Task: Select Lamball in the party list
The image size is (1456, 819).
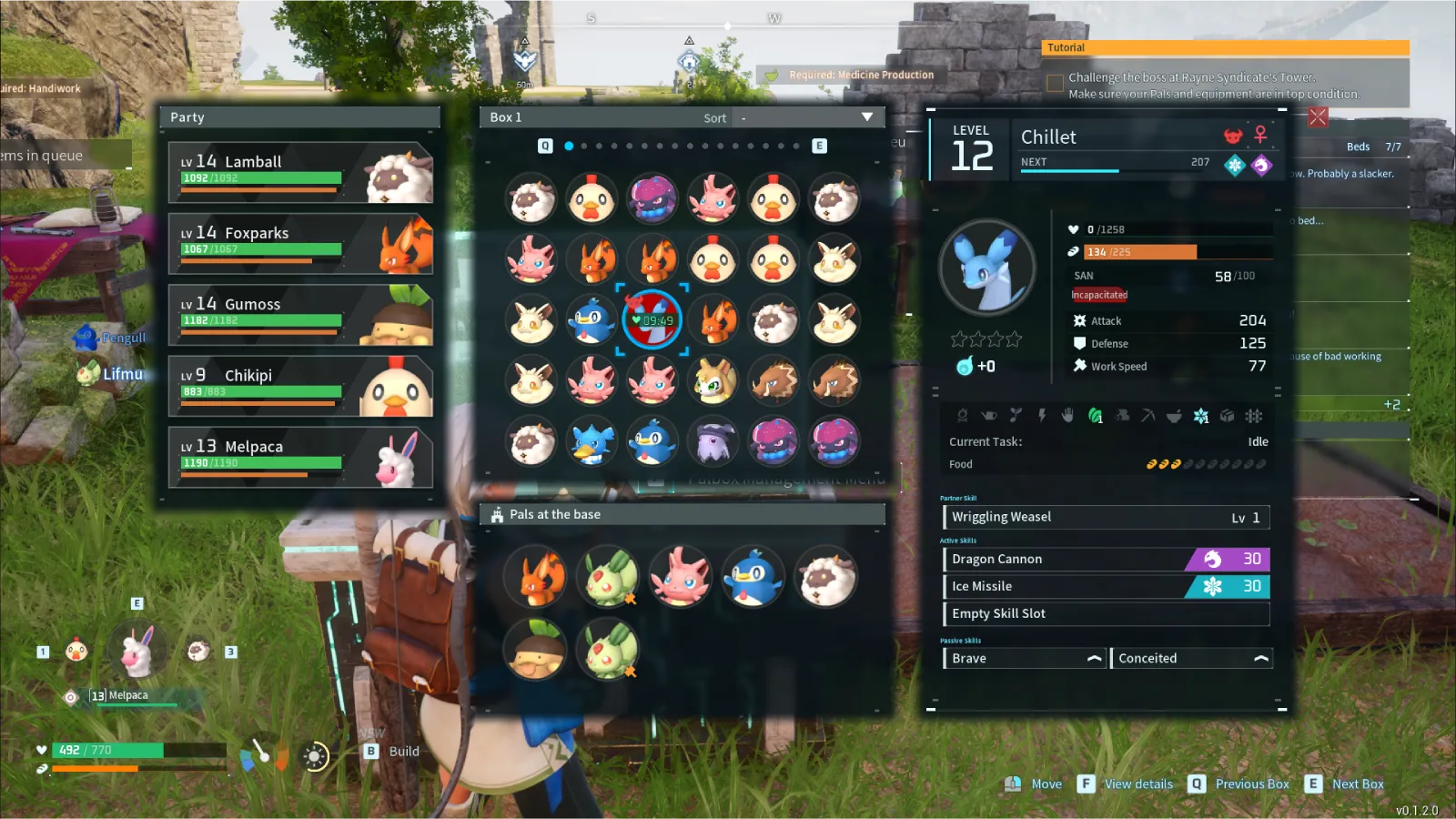Action: coord(300,172)
